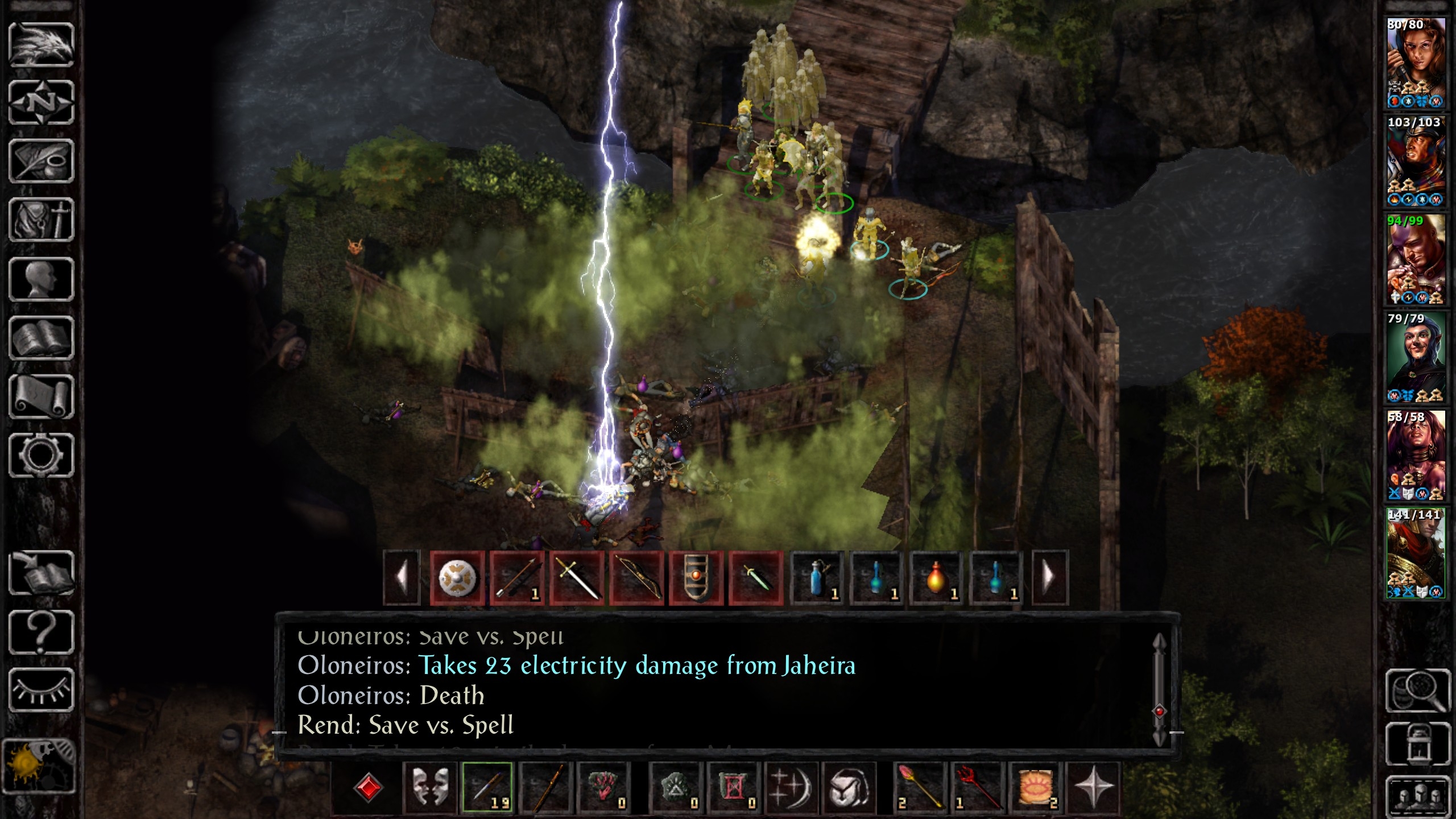Image resolution: width=1456 pixels, height=819 pixels.
Task: Select the arrow weapon slot showing 19
Action: click(487, 787)
